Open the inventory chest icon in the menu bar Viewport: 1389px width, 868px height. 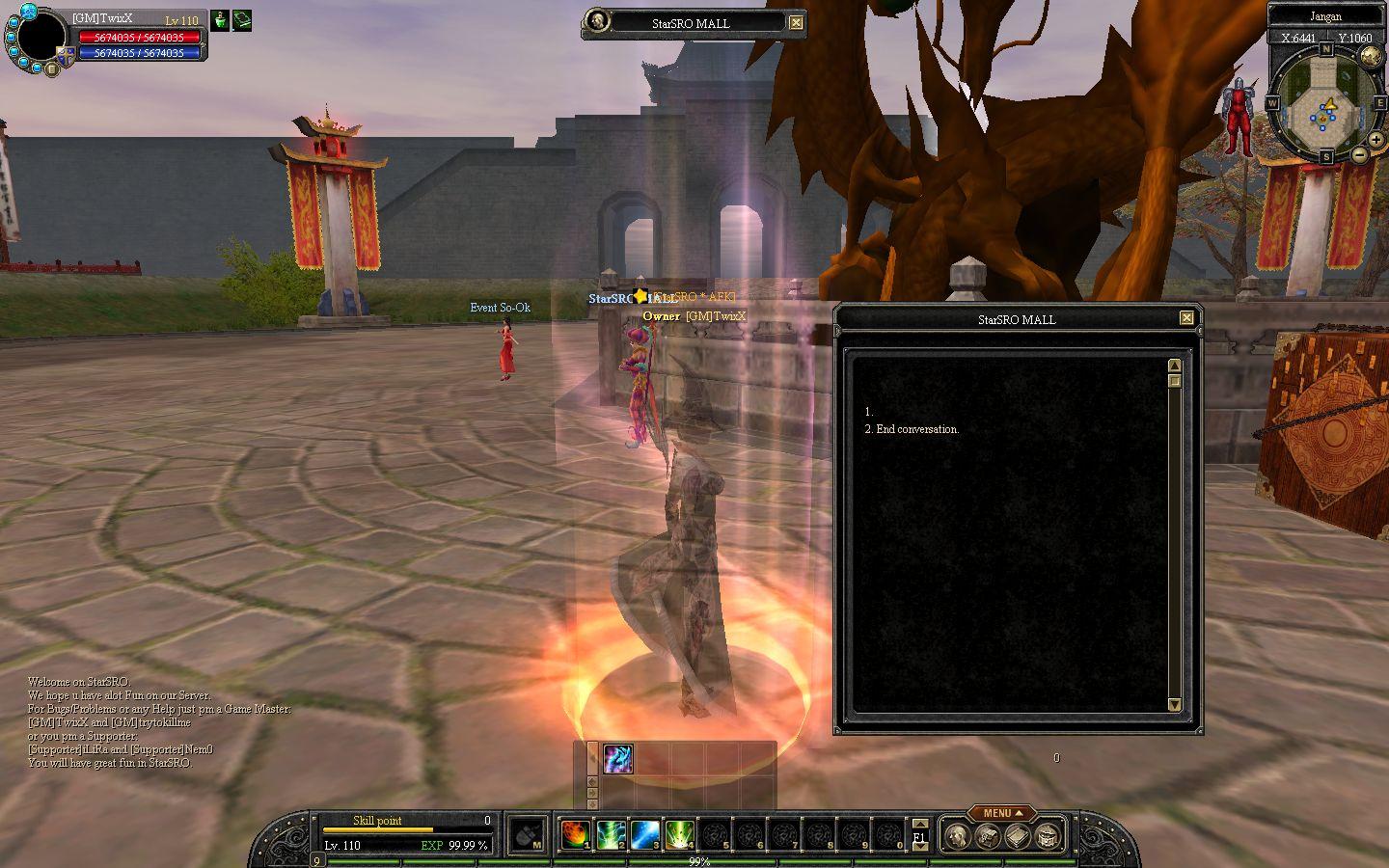tap(986, 836)
